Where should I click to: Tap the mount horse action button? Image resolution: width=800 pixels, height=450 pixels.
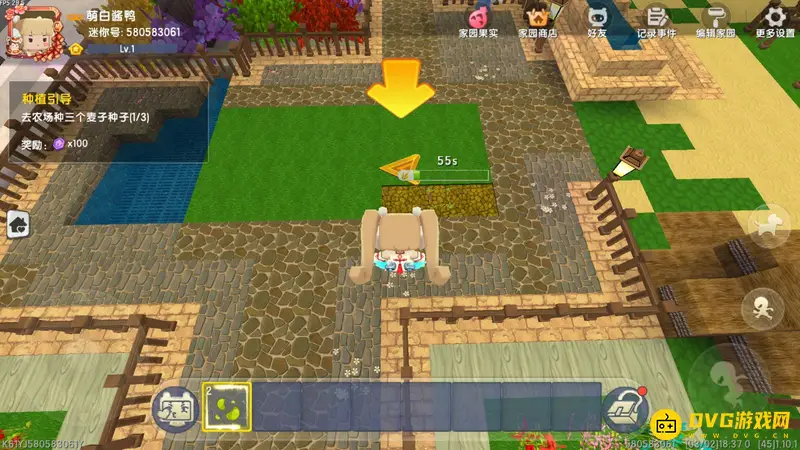click(770, 226)
